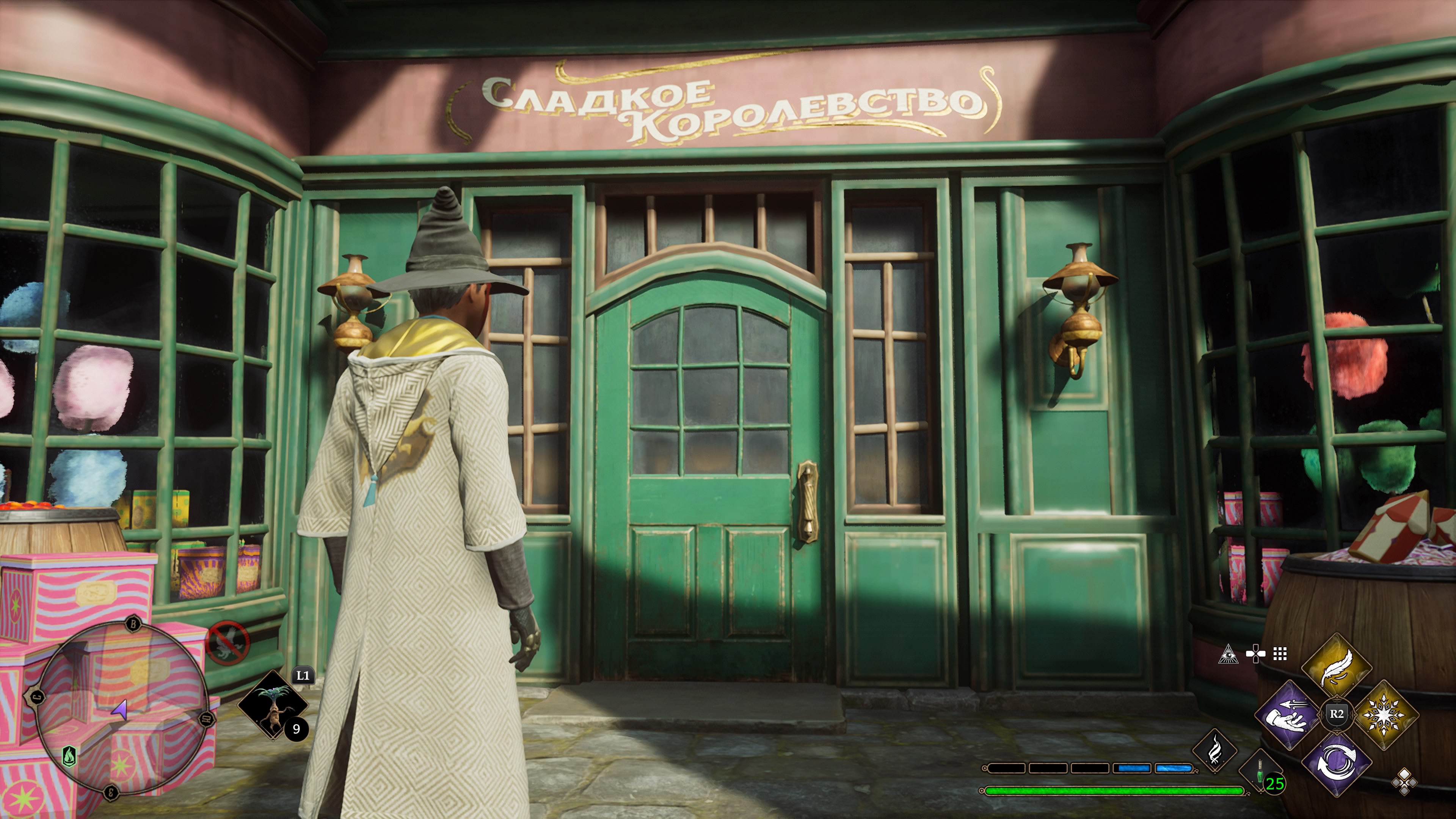The width and height of the screenshot is (1456, 819).
Task: Switch spell set with four-diamond selector
Action: coord(1404,783)
